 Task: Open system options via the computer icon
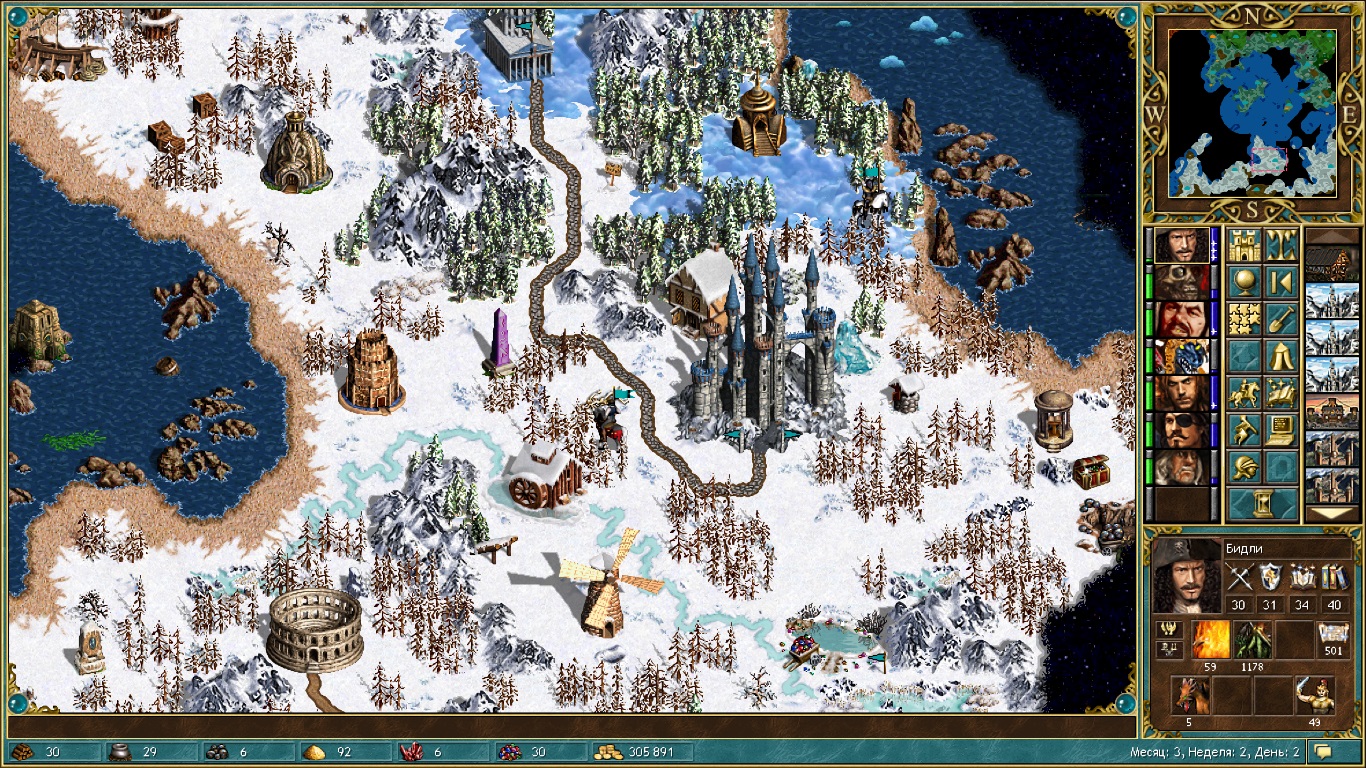pyautogui.click(x=1281, y=430)
